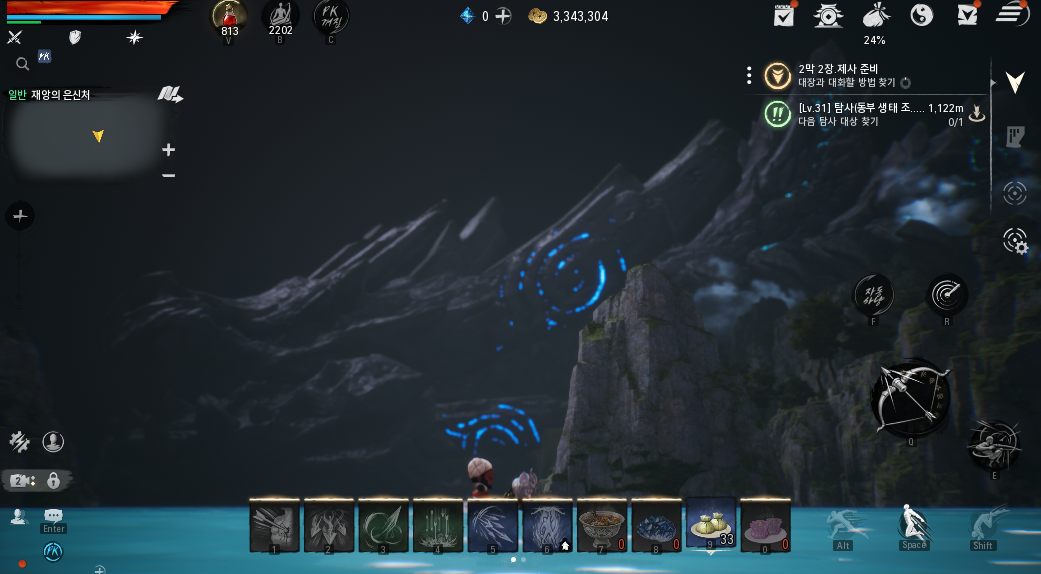The height and width of the screenshot is (574, 1041).
Task: Open the targeting settings gear icon
Action: (x=1015, y=241)
